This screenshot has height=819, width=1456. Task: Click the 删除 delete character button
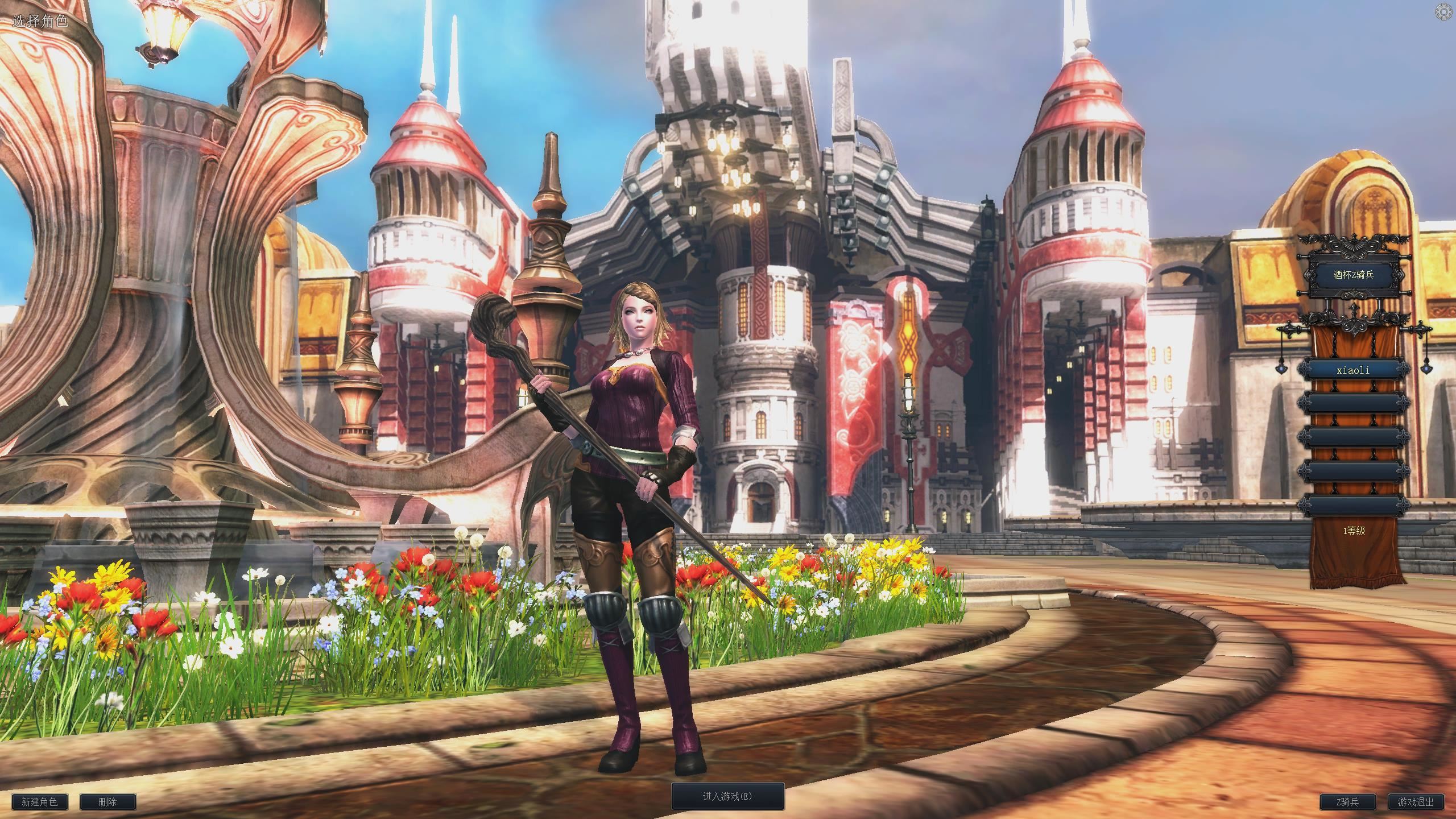tap(107, 802)
